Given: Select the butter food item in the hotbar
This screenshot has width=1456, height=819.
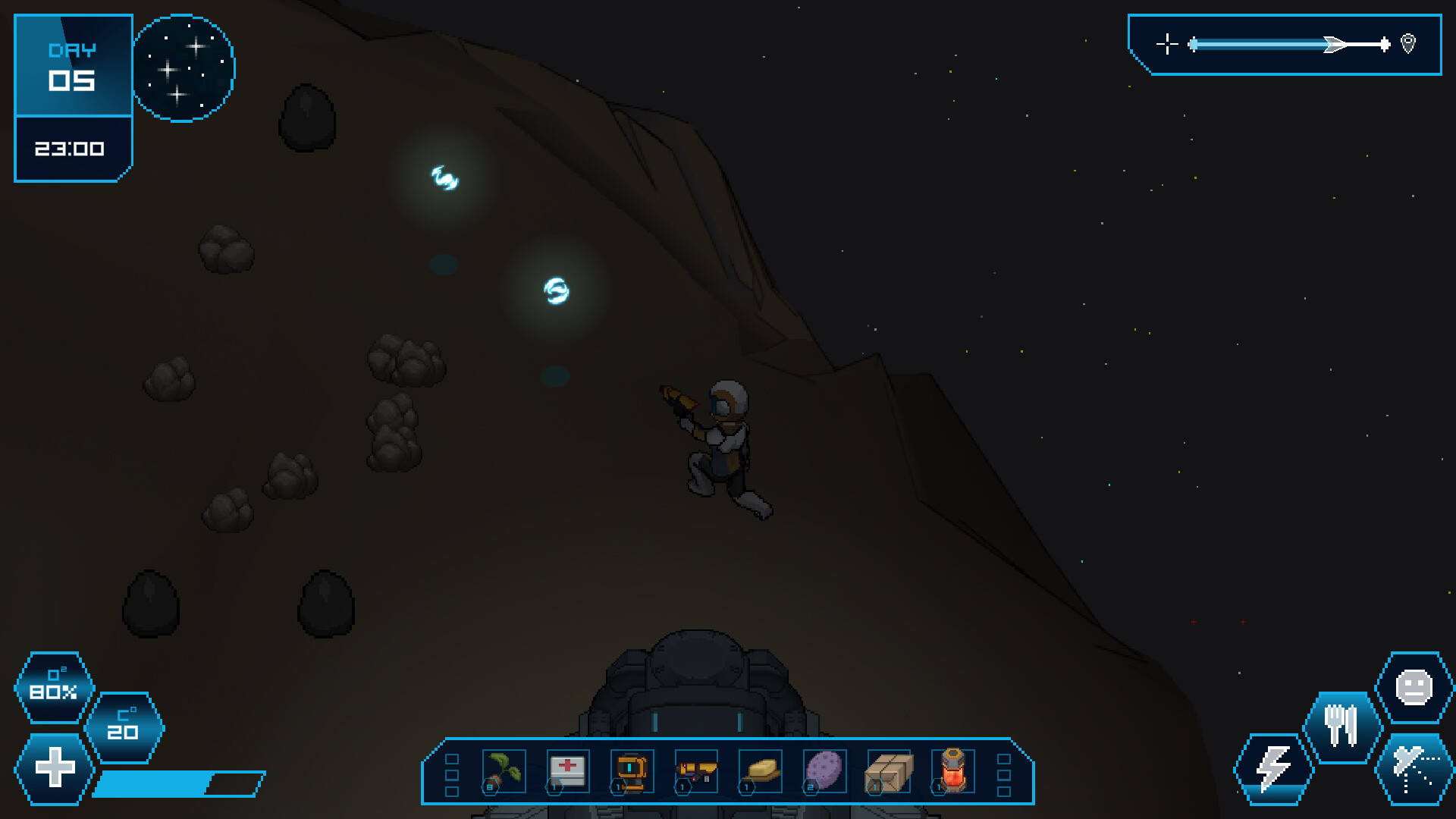Looking at the screenshot, I should [x=760, y=772].
